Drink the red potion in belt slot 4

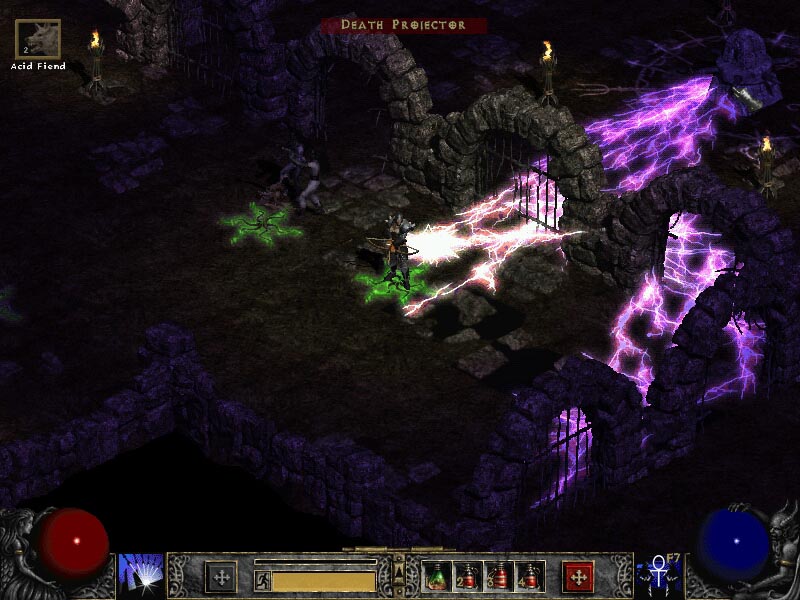529,576
